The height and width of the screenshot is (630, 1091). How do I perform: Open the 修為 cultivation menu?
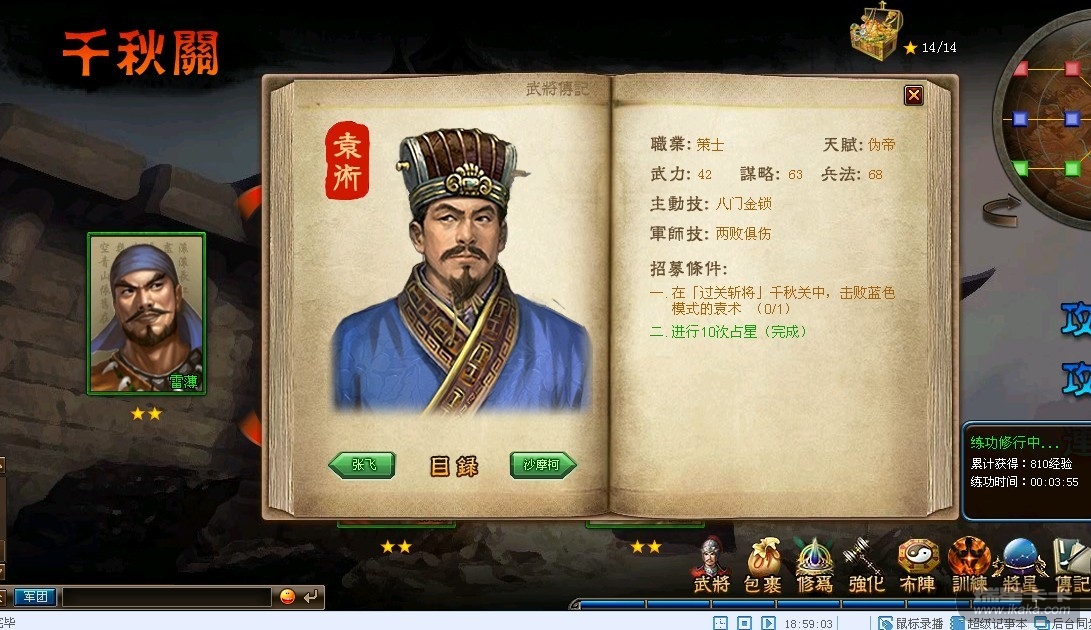[814, 566]
